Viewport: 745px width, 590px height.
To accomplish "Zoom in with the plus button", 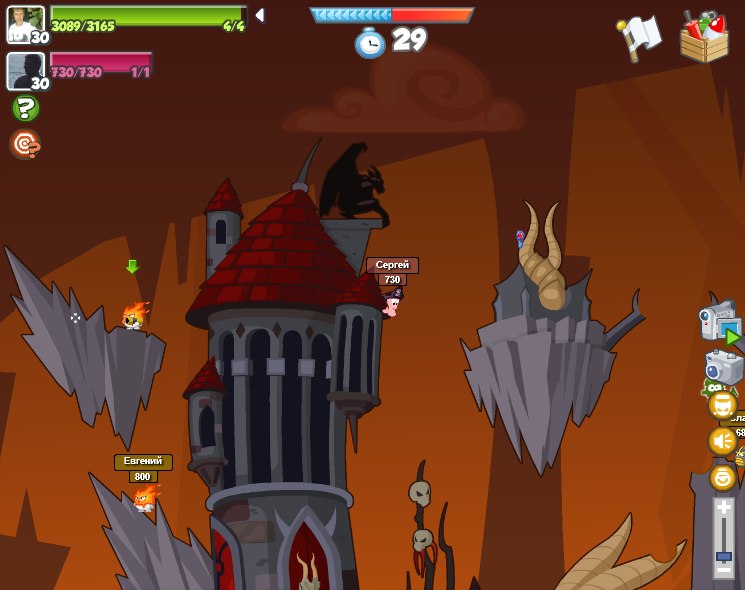I will (x=724, y=509).
